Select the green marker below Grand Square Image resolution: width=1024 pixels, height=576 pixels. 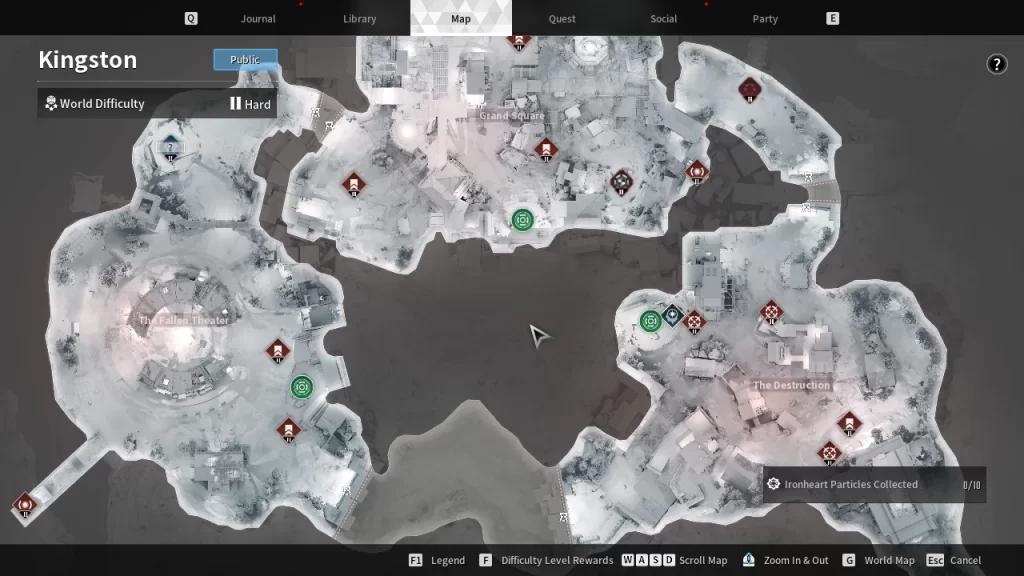point(522,220)
